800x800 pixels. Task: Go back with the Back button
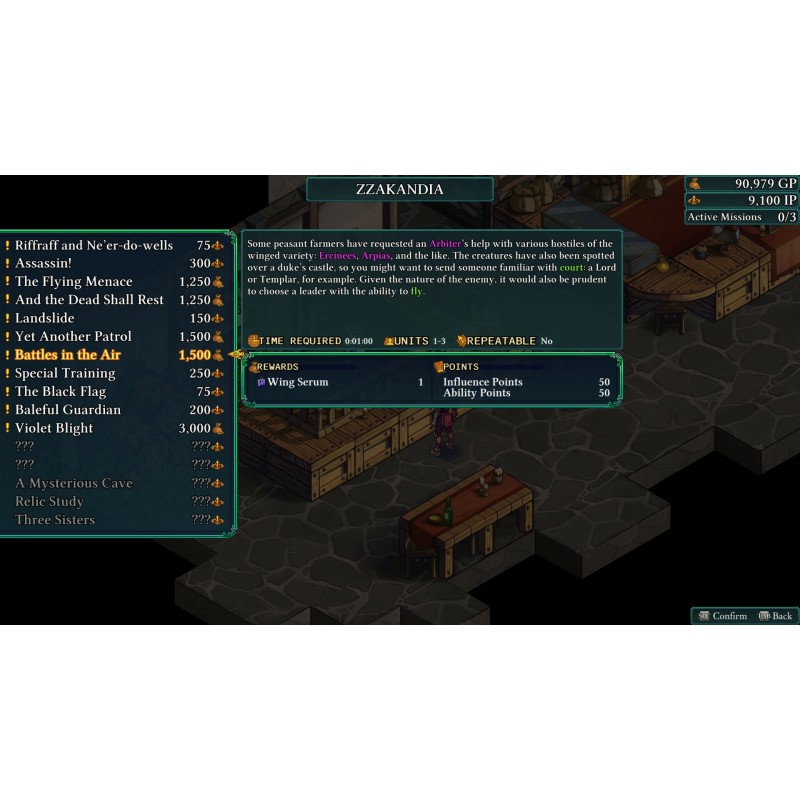[x=776, y=616]
